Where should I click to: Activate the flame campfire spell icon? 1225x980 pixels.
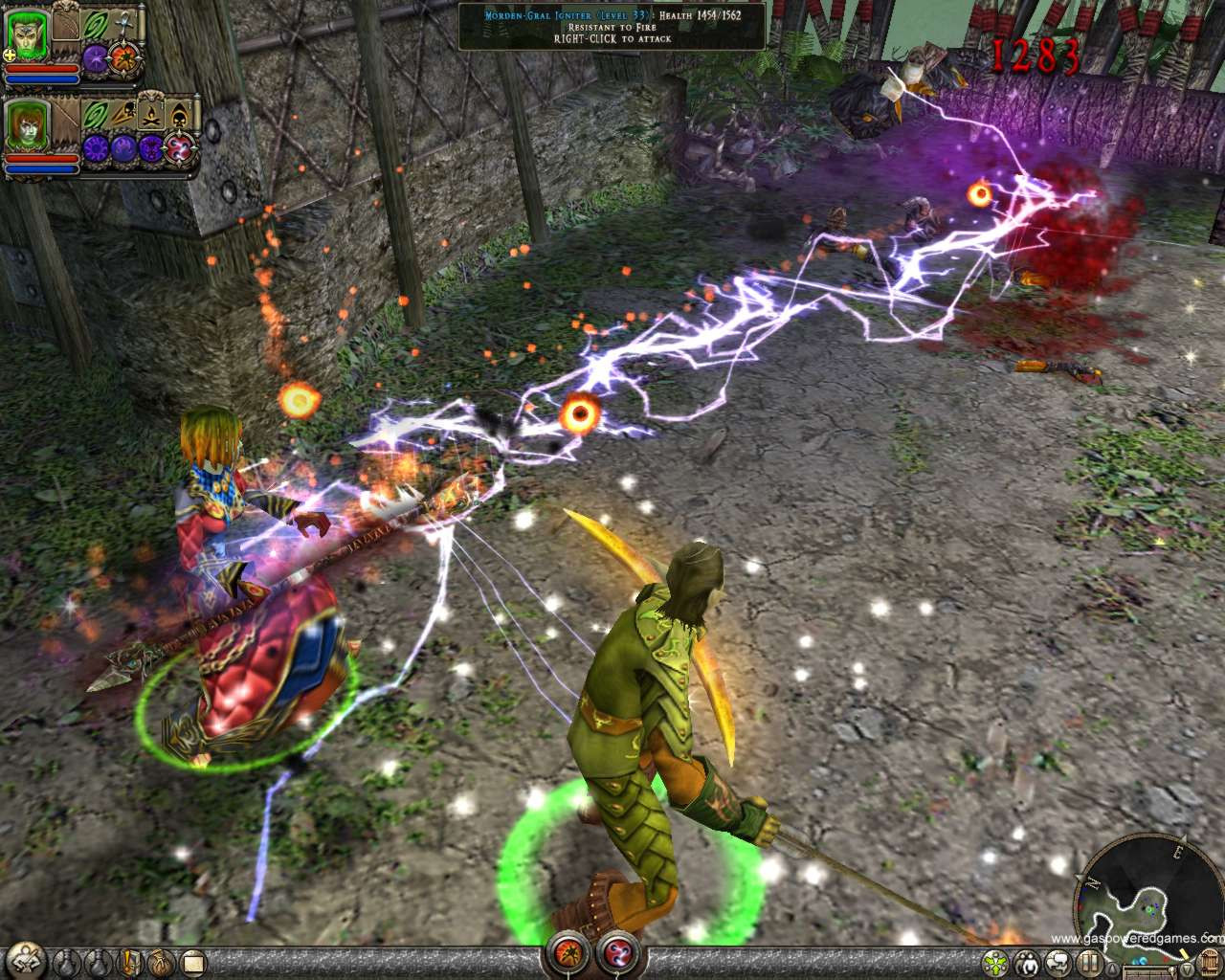coord(151,115)
